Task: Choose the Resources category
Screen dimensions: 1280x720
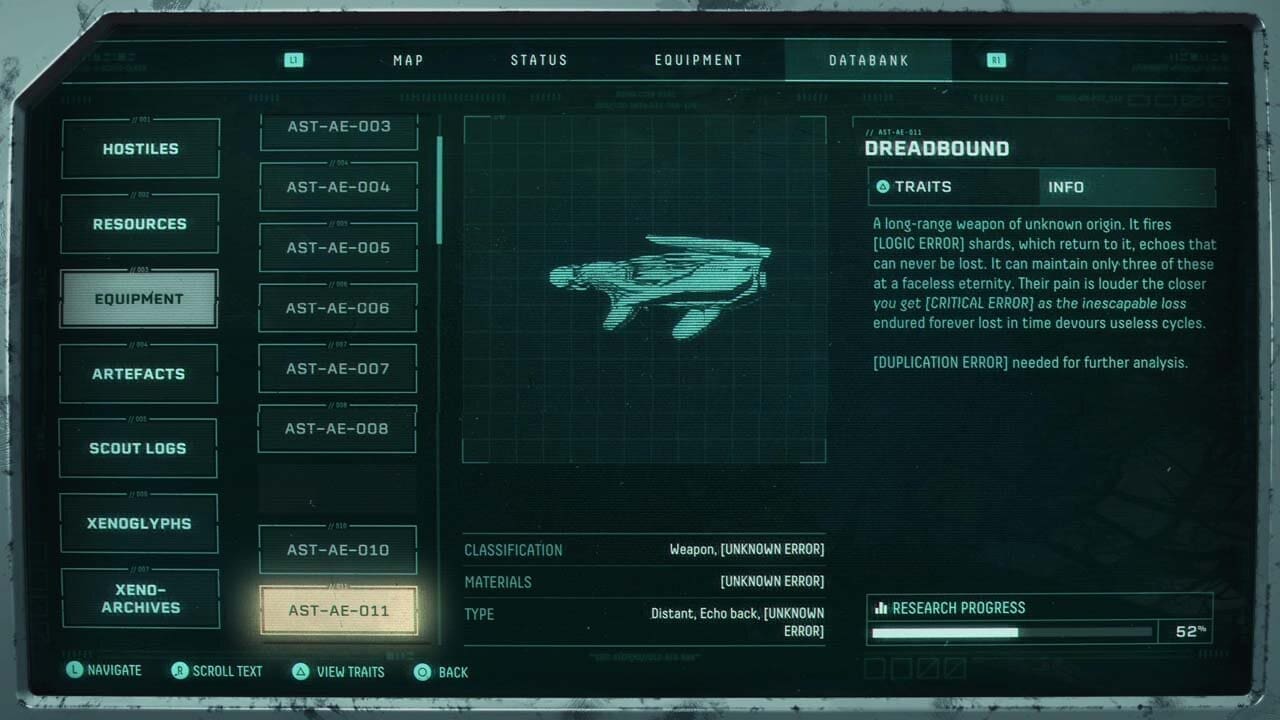Action: [140, 224]
